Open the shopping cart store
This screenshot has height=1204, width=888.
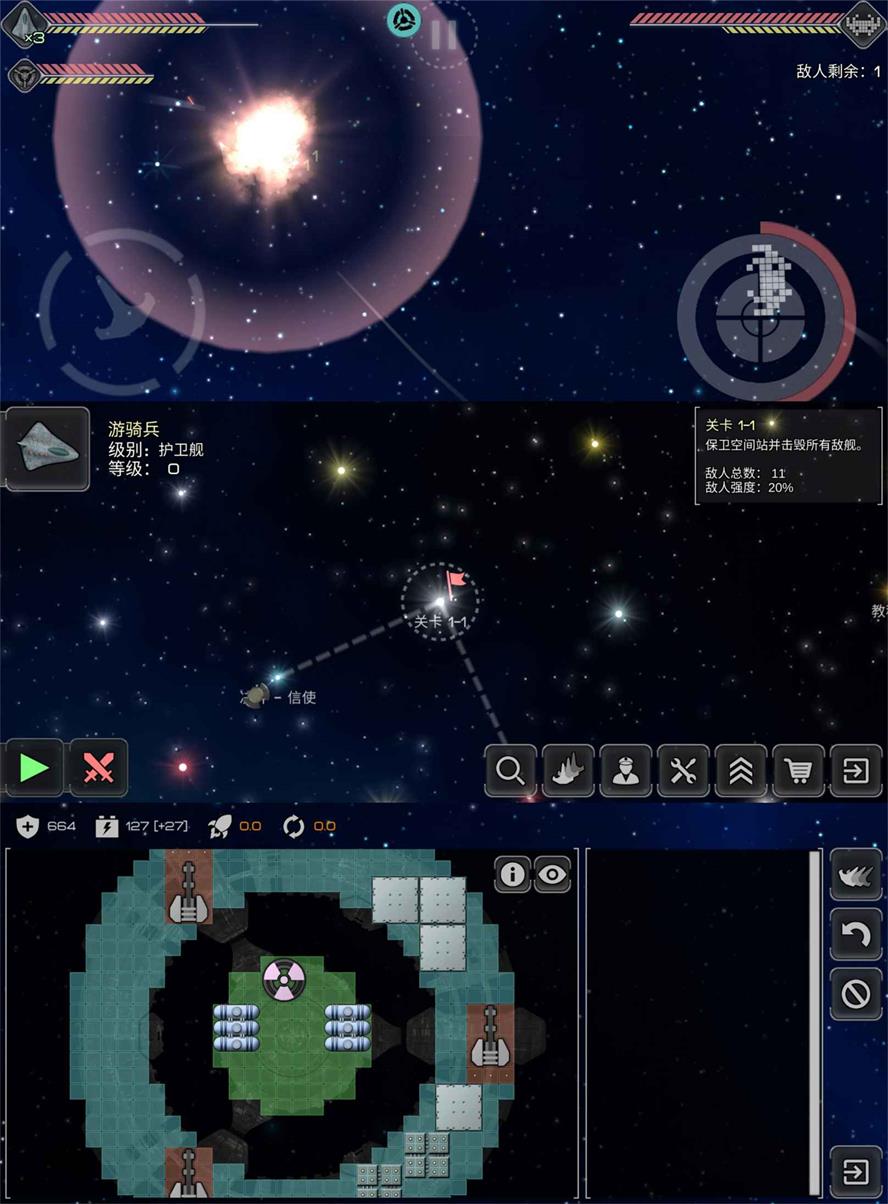(x=799, y=771)
